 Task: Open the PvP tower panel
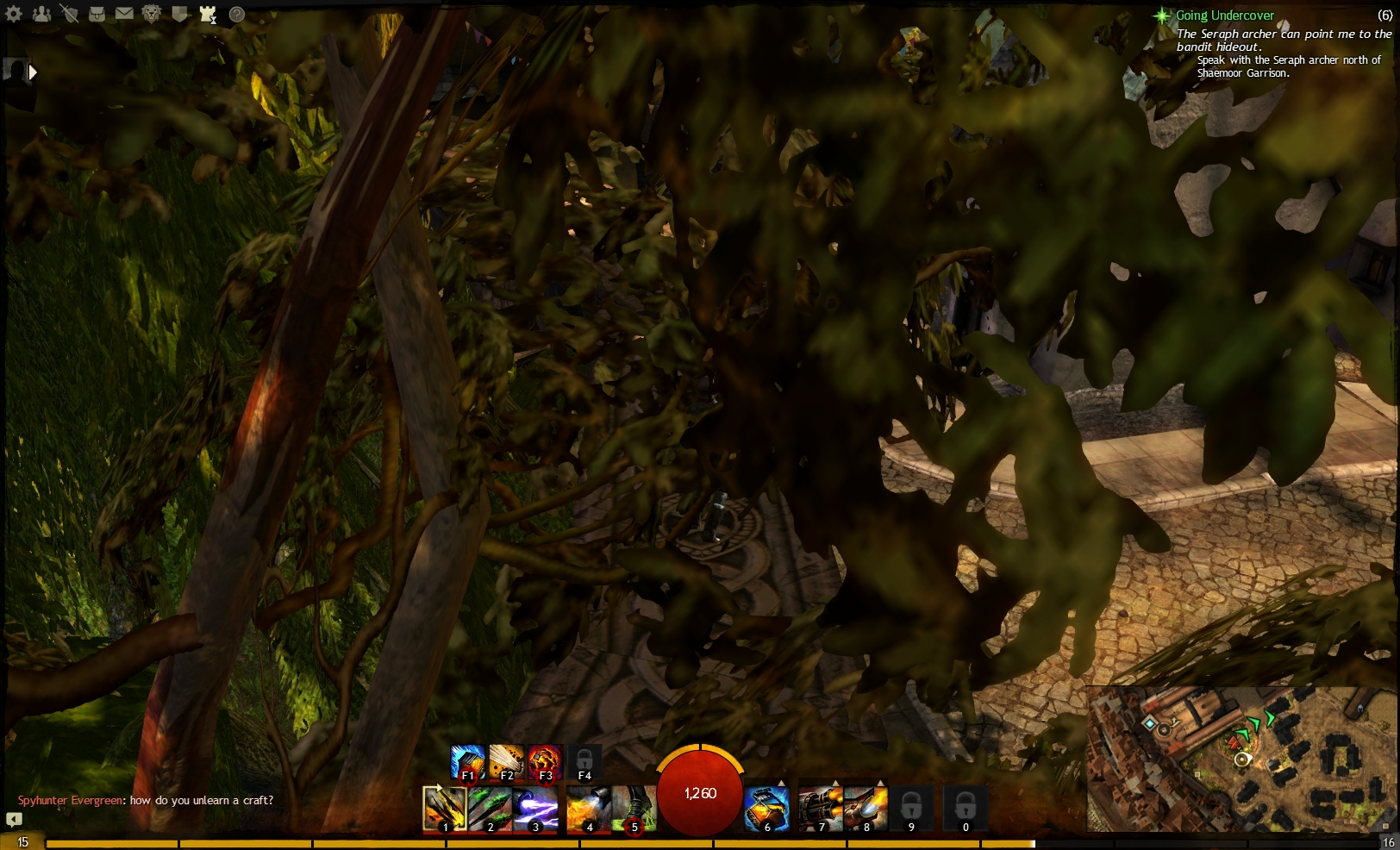pyautogui.click(x=208, y=15)
